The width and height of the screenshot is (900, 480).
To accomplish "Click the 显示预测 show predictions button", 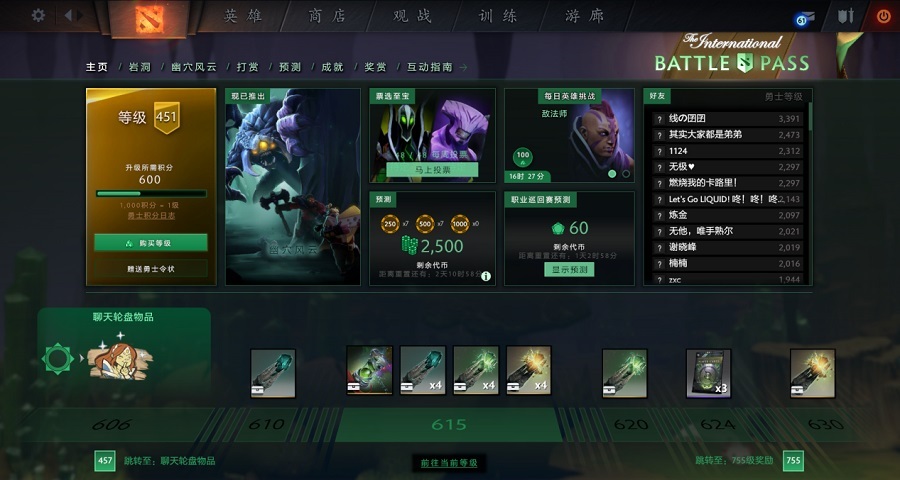I will 569,270.
